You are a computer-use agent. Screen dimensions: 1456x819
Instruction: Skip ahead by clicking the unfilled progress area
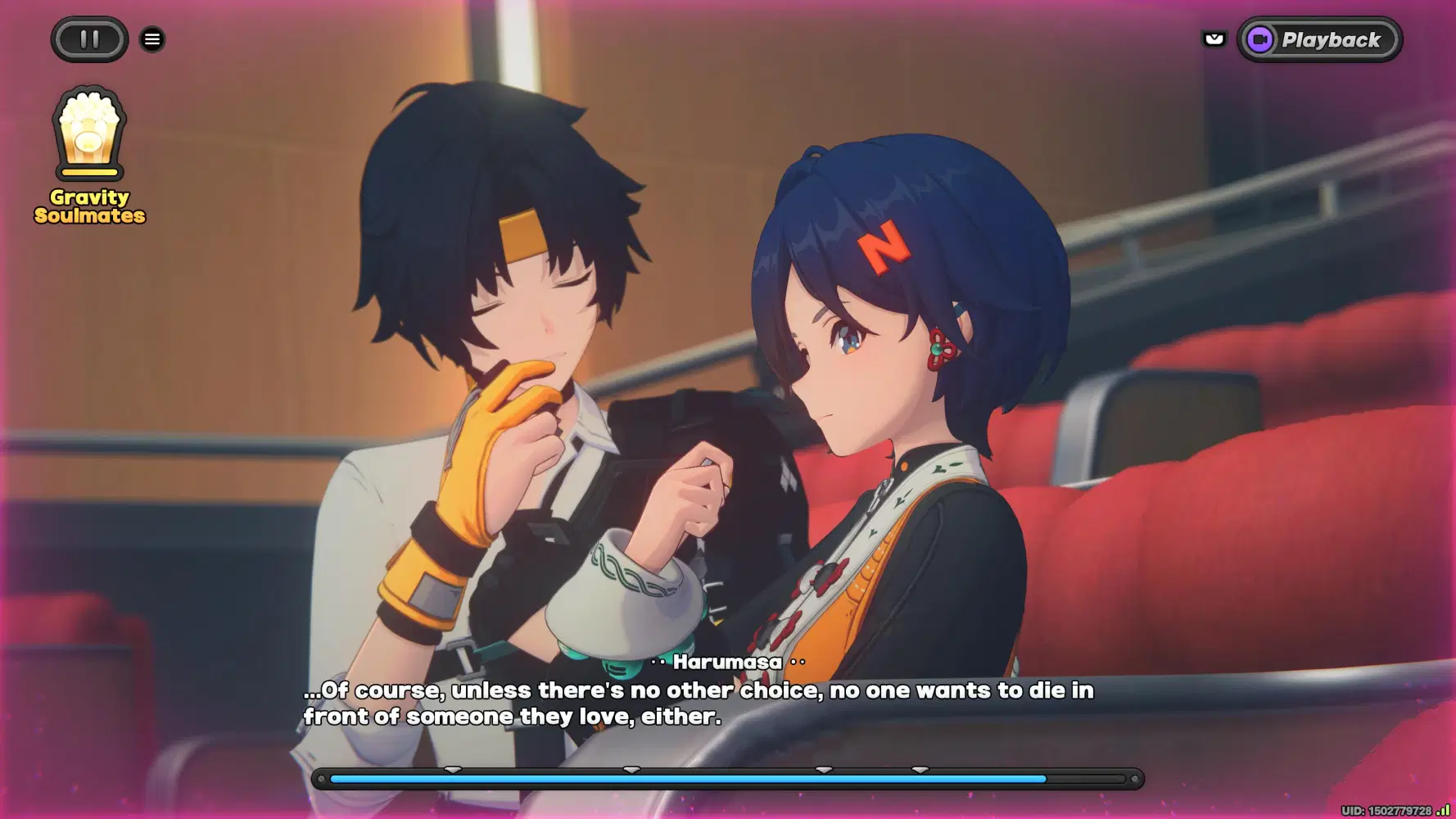[1089, 779]
